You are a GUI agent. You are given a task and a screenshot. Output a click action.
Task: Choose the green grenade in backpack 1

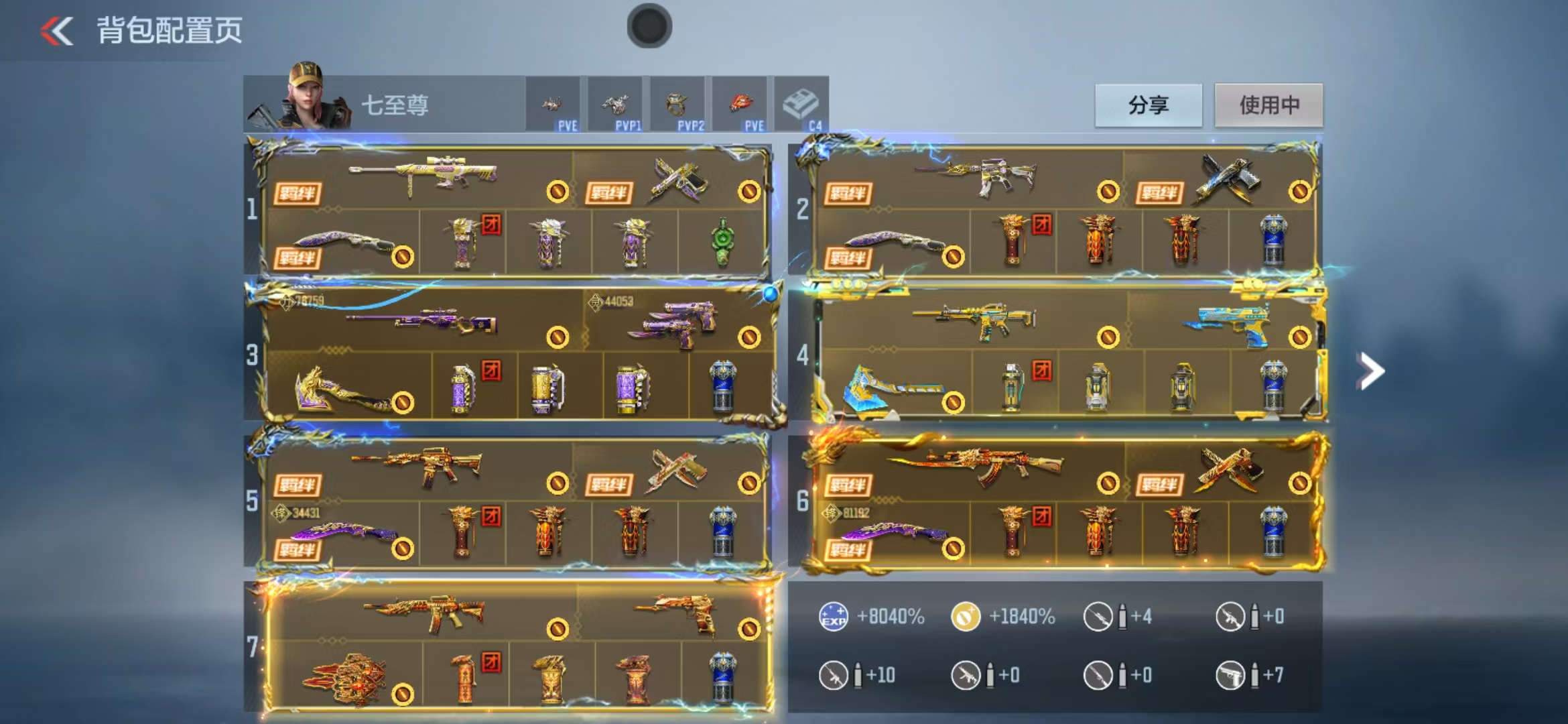[722, 242]
